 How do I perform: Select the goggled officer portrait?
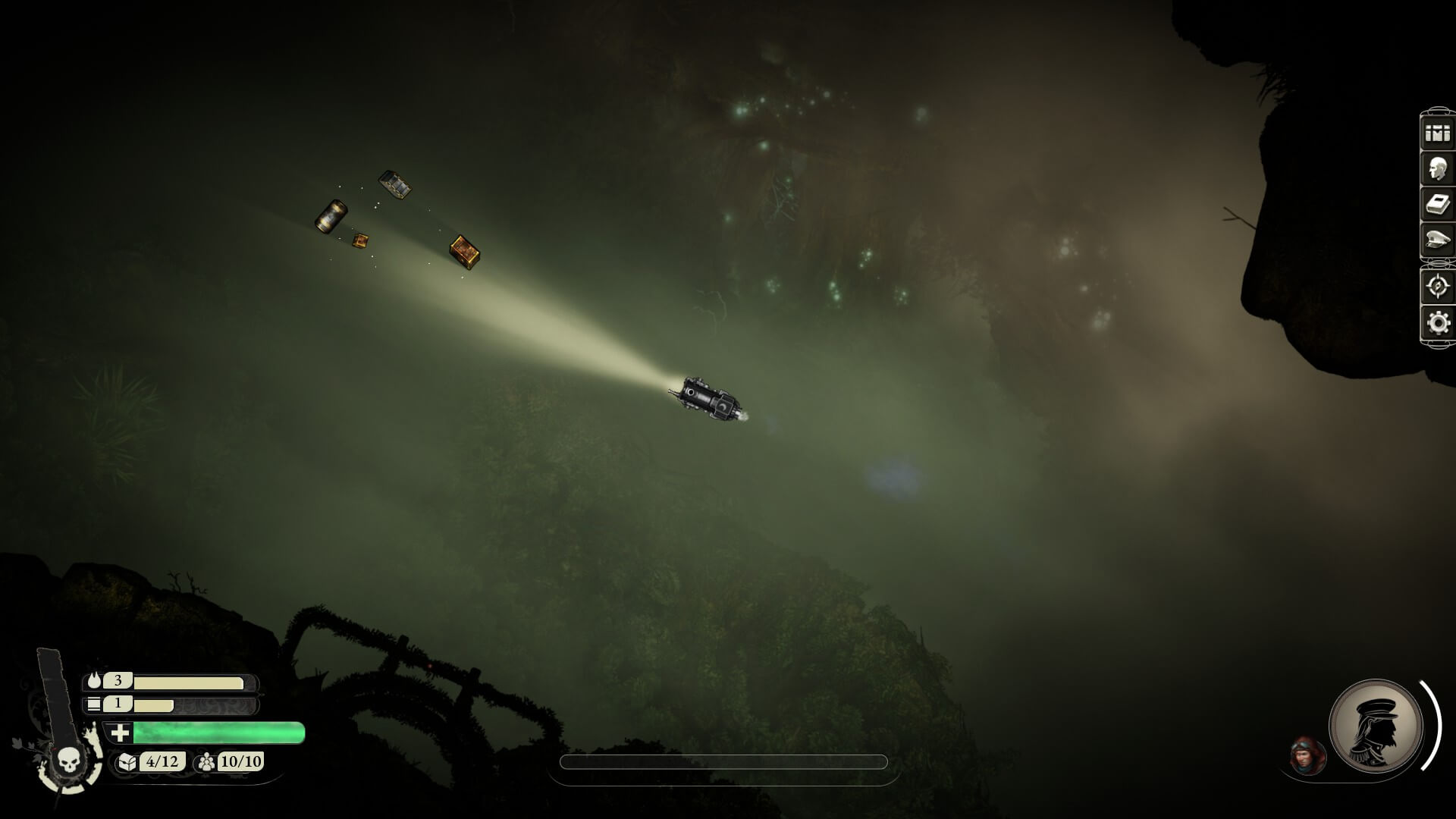[1307, 755]
